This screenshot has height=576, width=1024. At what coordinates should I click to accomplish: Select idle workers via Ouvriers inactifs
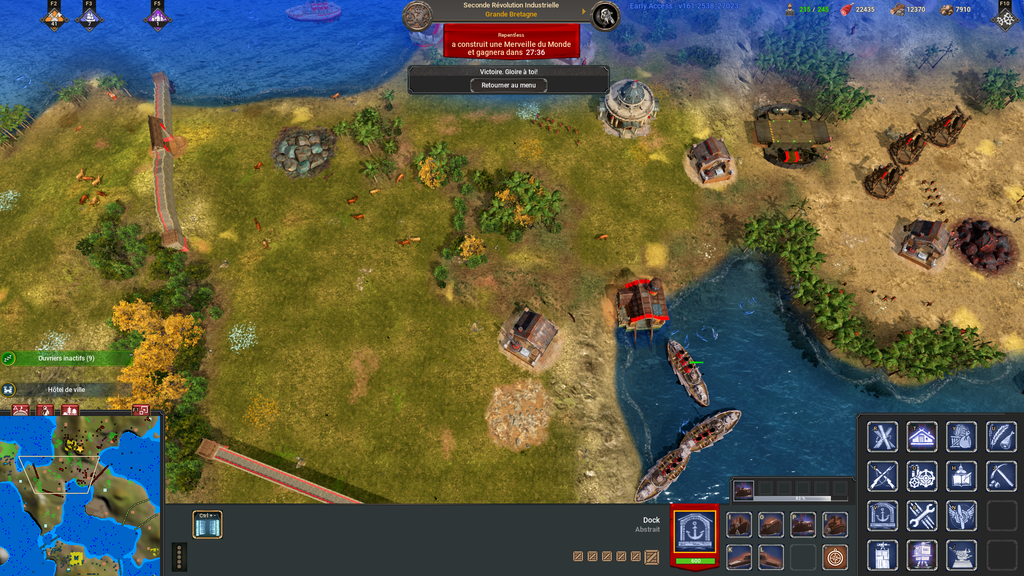point(66,358)
